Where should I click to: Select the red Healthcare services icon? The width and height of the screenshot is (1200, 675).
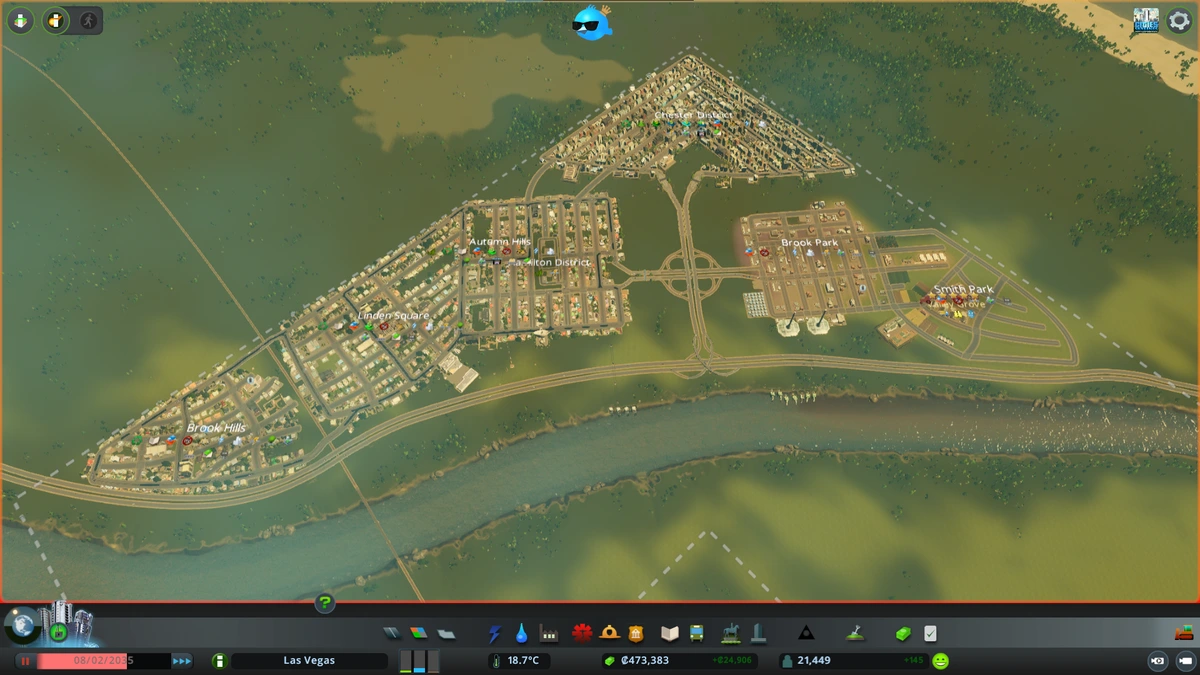tap(582, 633)
